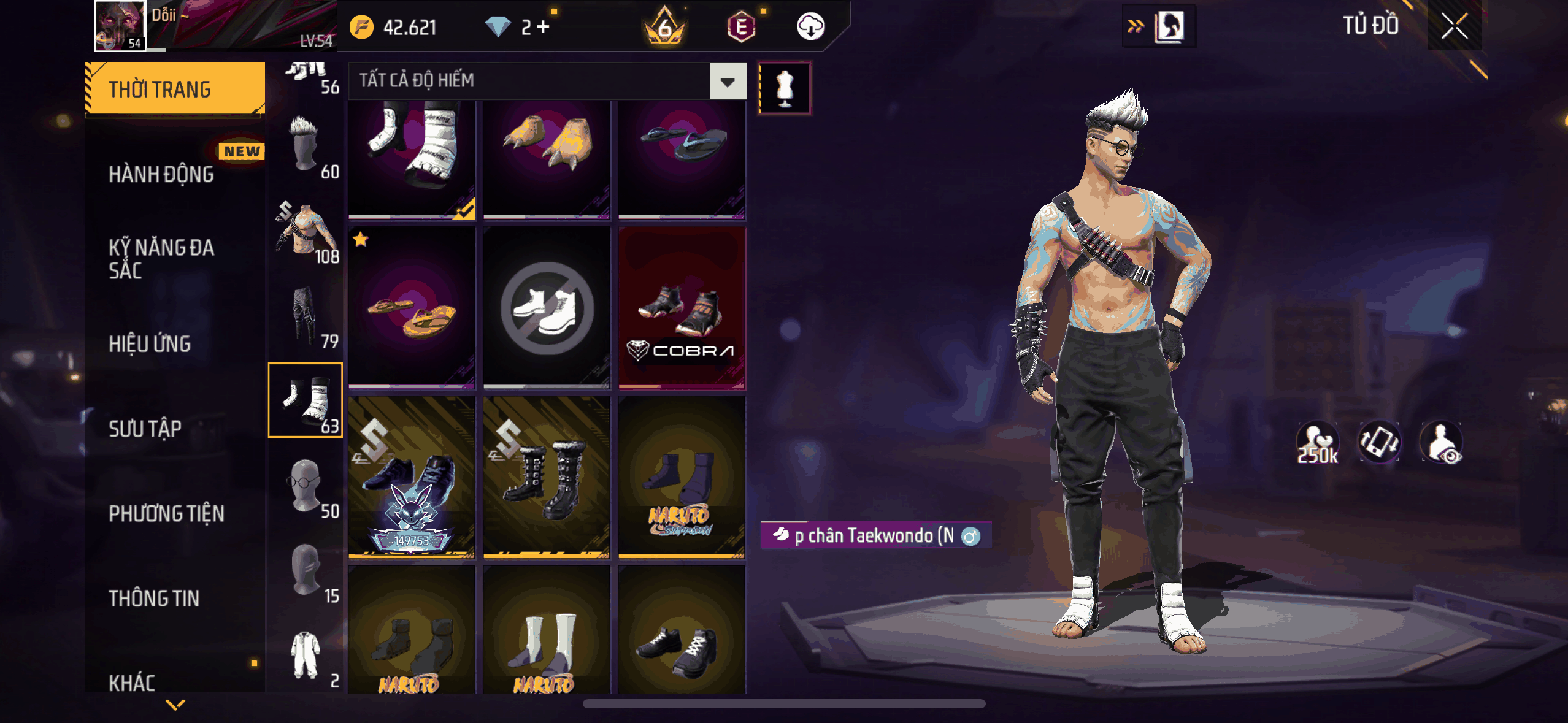Image resolution: width=1568 pixels, height=723 pixels.
Task: Open the THỜI TRANG tab
Action: coord(175,89)
